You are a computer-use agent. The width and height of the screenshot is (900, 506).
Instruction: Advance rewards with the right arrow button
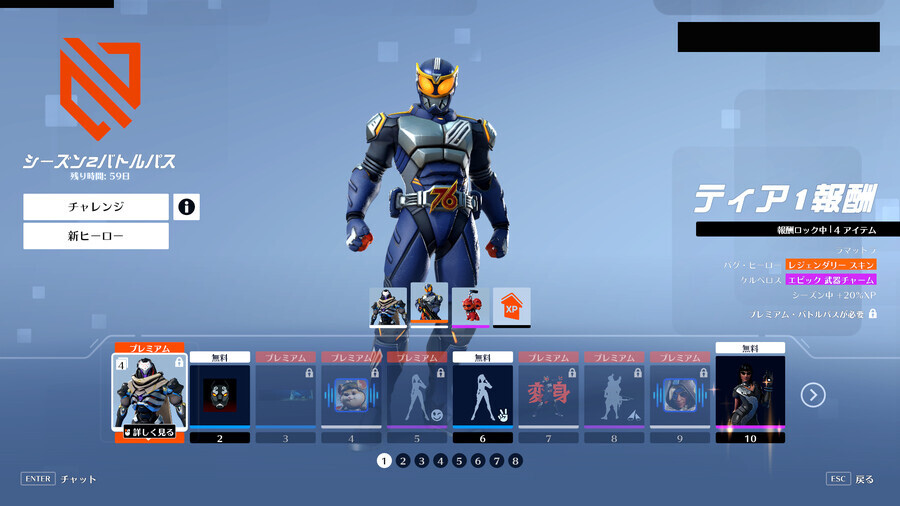(813, 395)
